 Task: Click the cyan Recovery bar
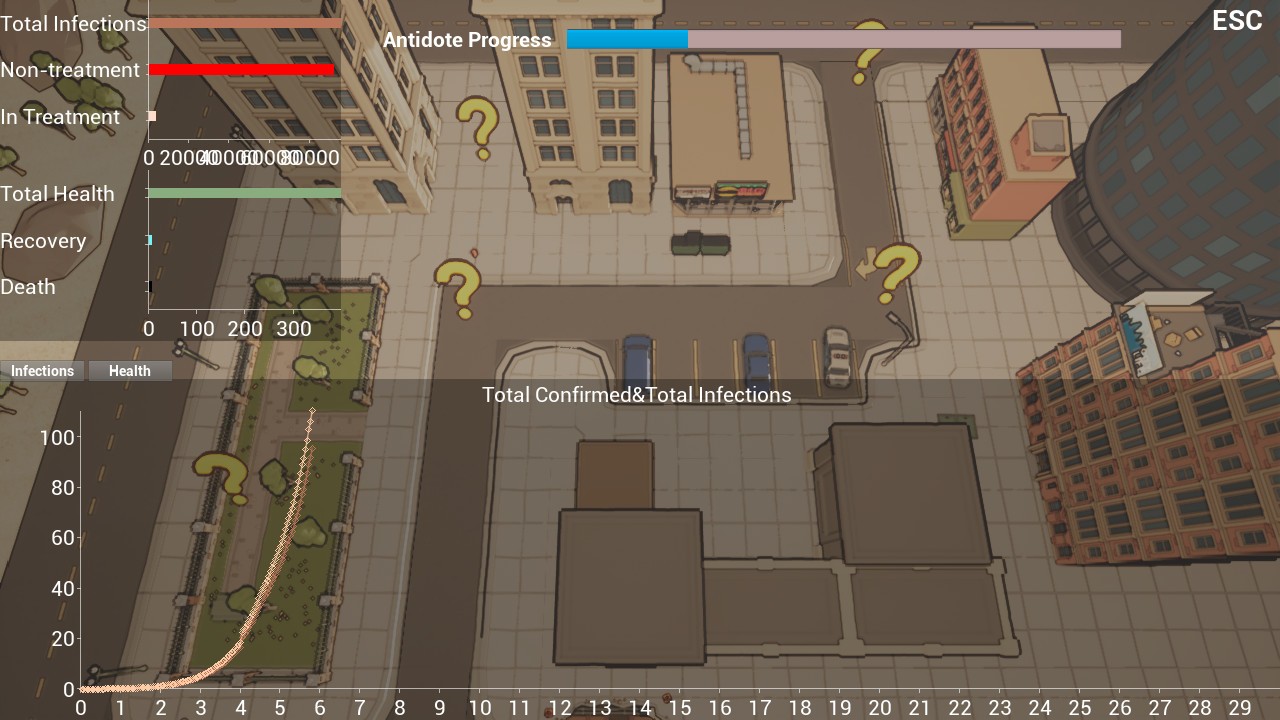pos(150,240)
